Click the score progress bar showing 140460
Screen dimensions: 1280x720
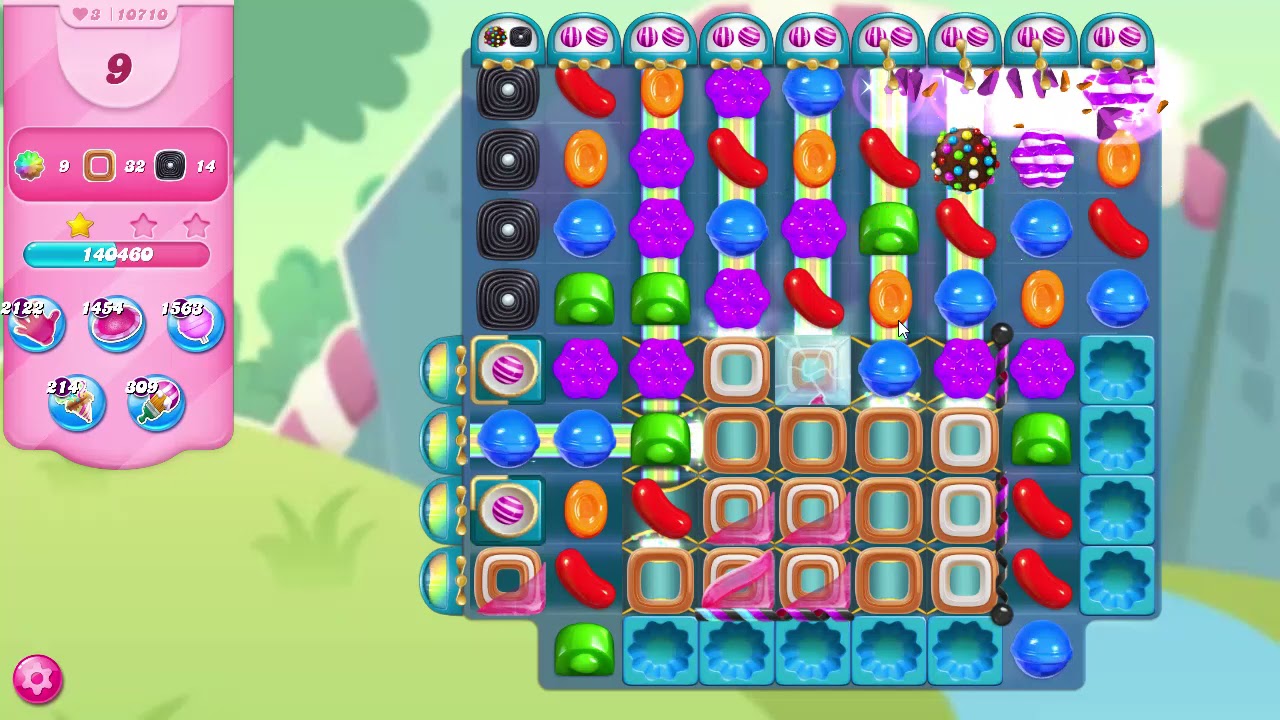click(117, 255)
